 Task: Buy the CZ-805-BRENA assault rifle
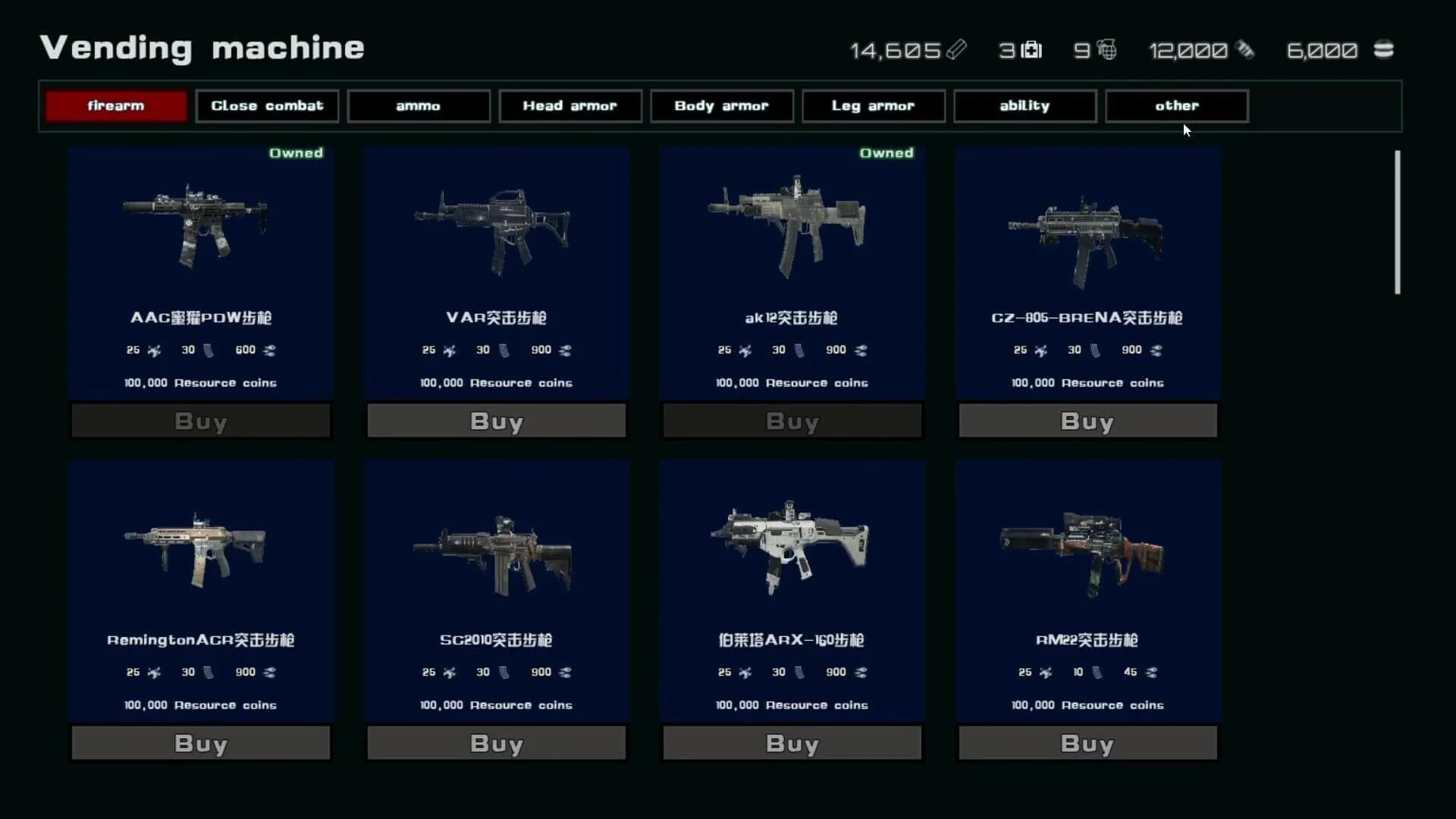point(1087,421)
